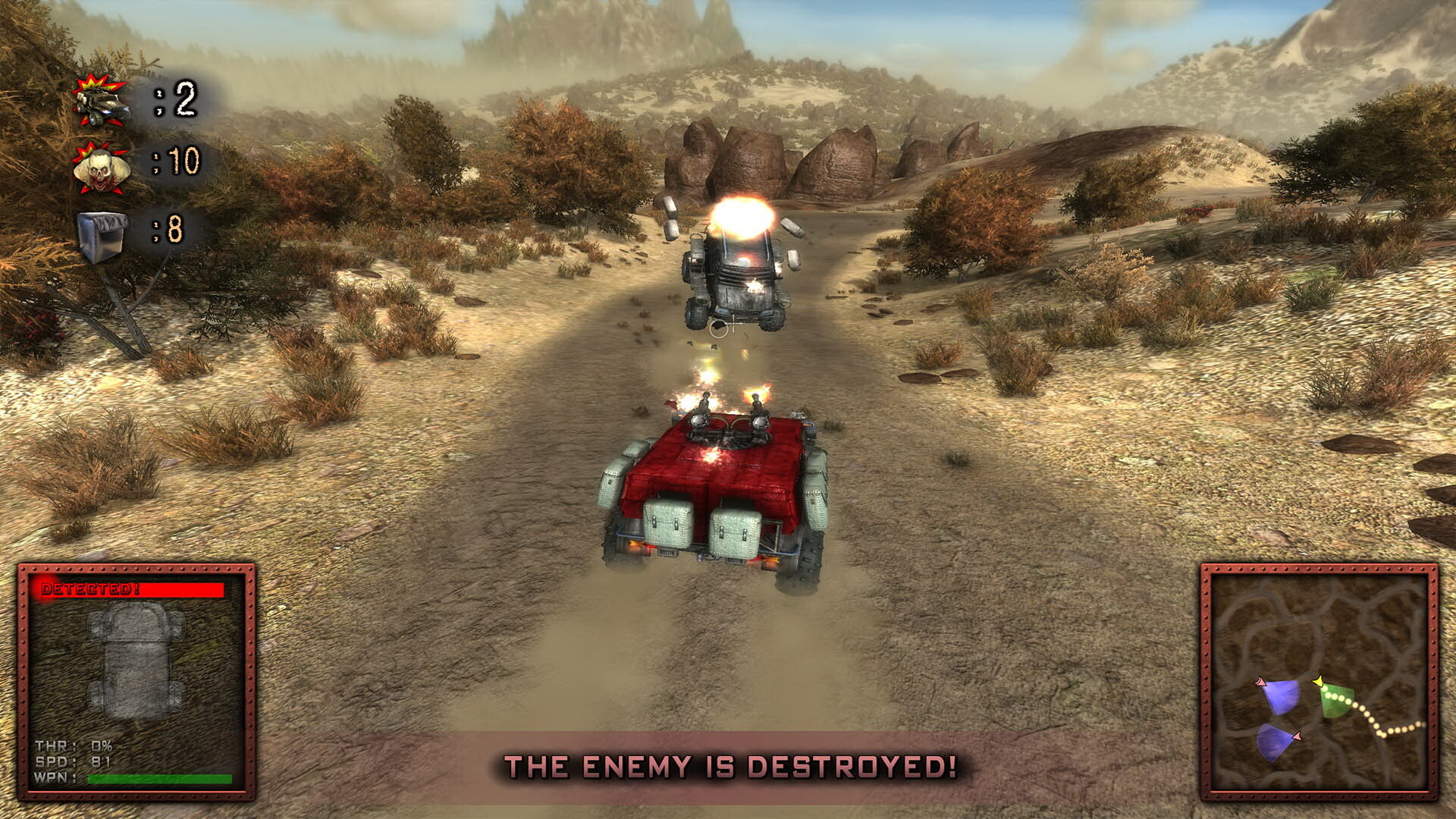Click the WPN label in status panel
The image size is (1456, 819).
click(53, 777)
